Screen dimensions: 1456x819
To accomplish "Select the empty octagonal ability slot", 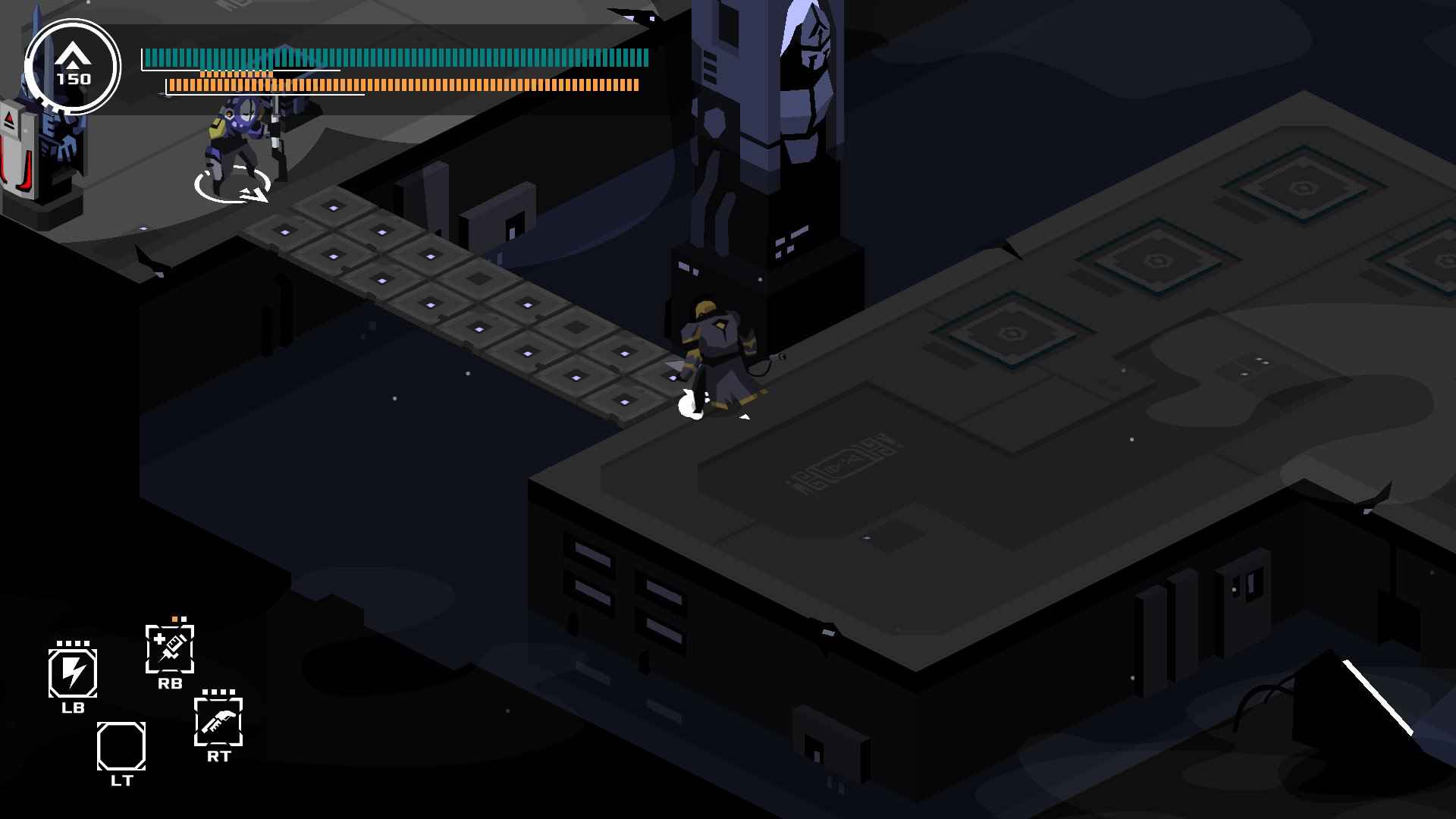I will [121, 746].
